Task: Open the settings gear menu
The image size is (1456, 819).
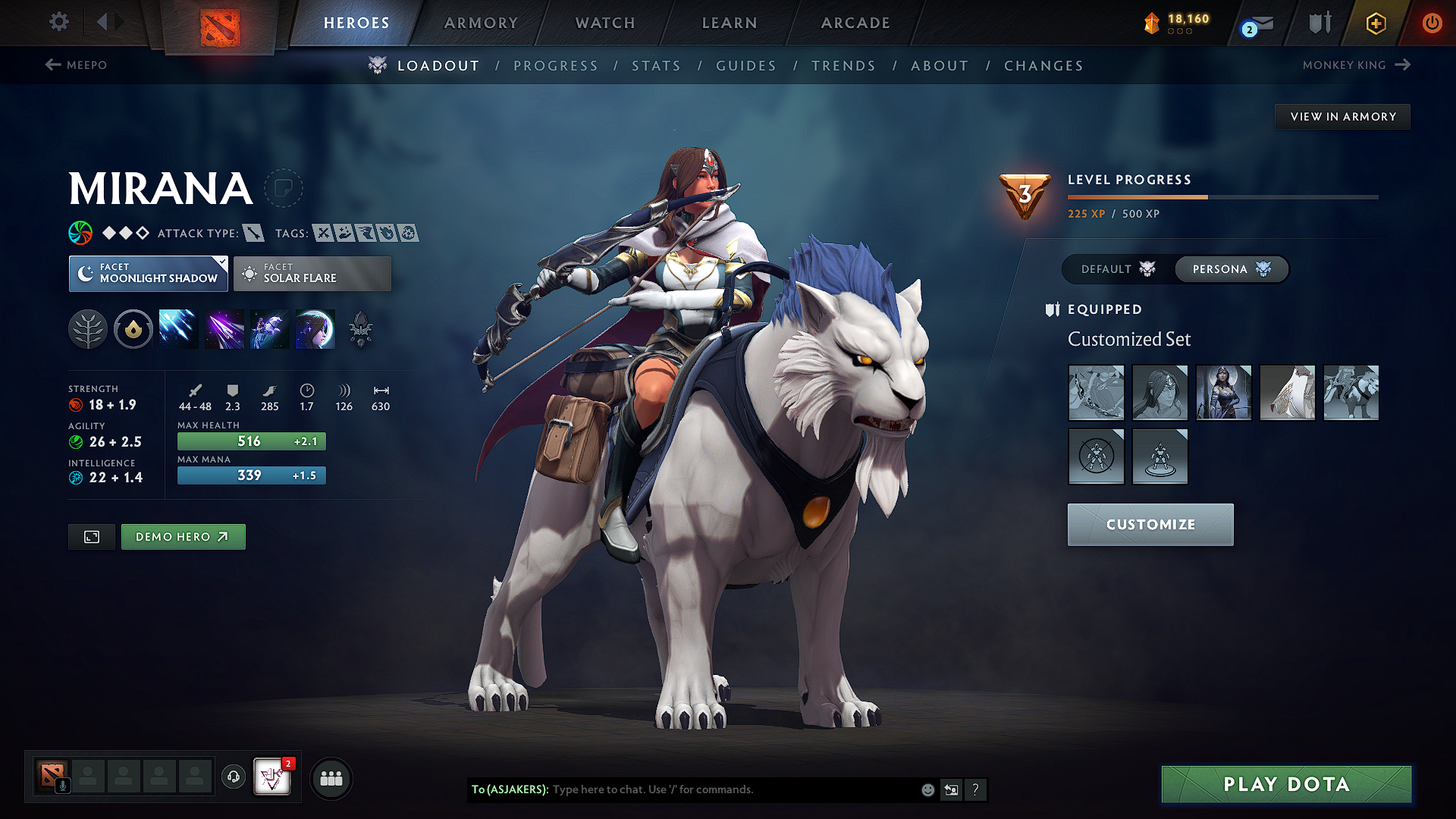Action: point(58,22)
